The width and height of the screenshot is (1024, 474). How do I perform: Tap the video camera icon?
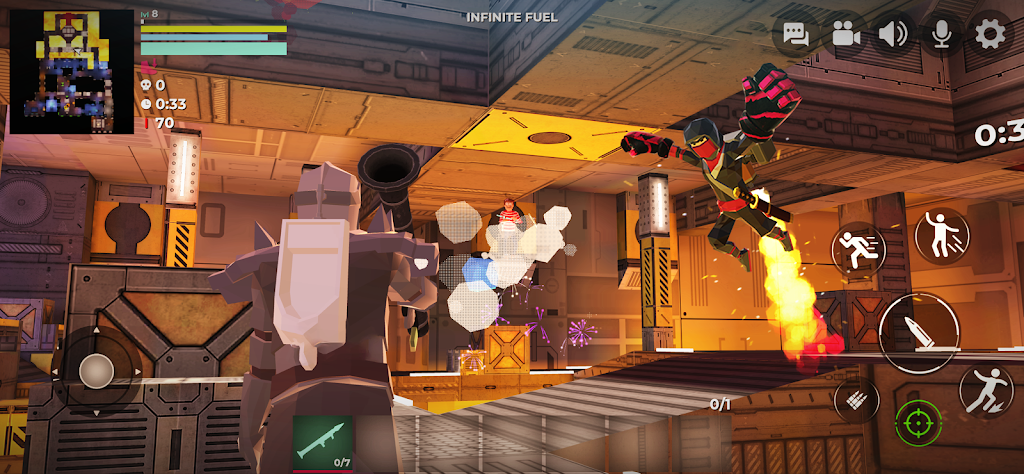click(x=846, y=35)
